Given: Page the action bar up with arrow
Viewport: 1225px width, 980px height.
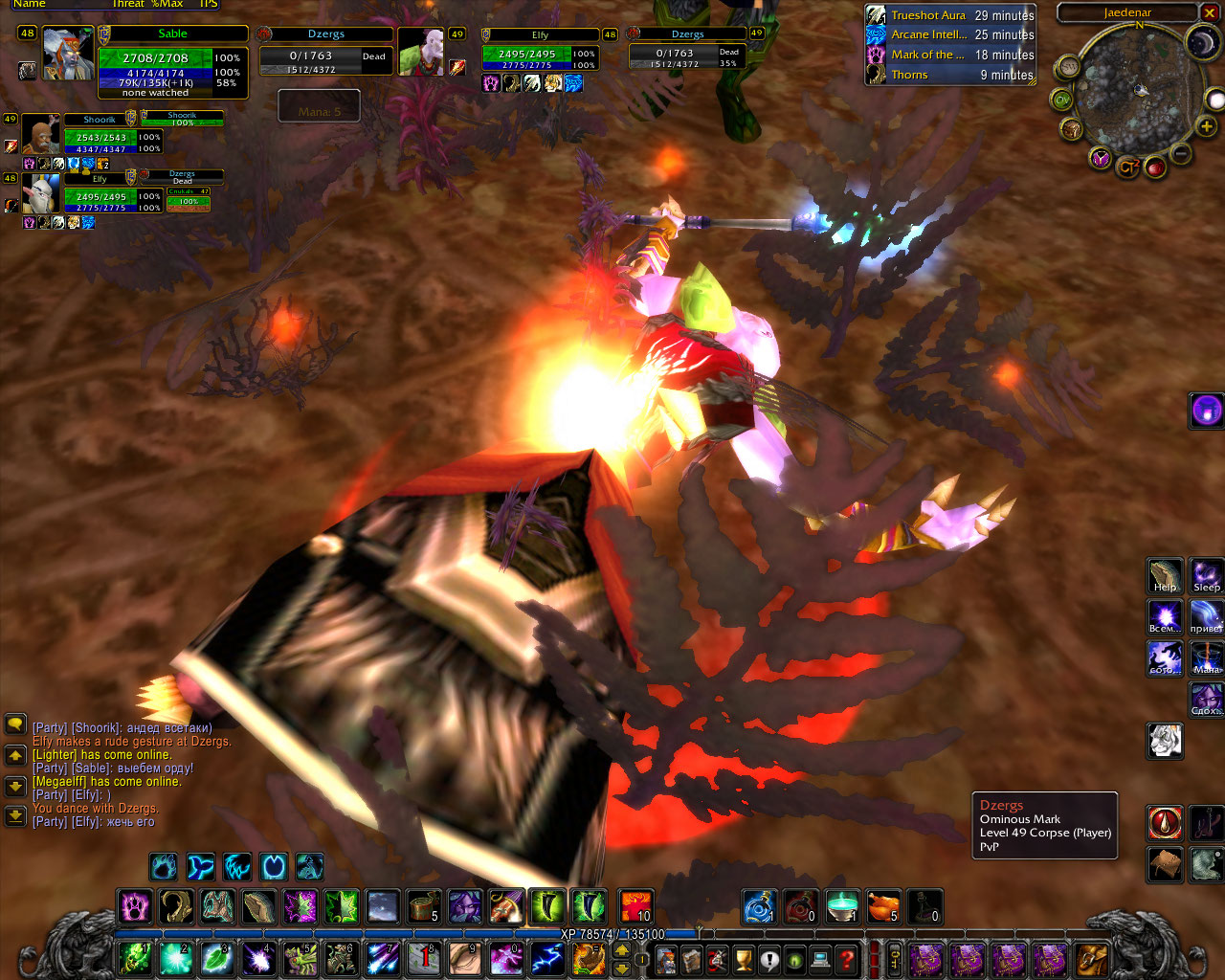Looking at the screenshot, I should pyautogui.click(x=621, y=950).
